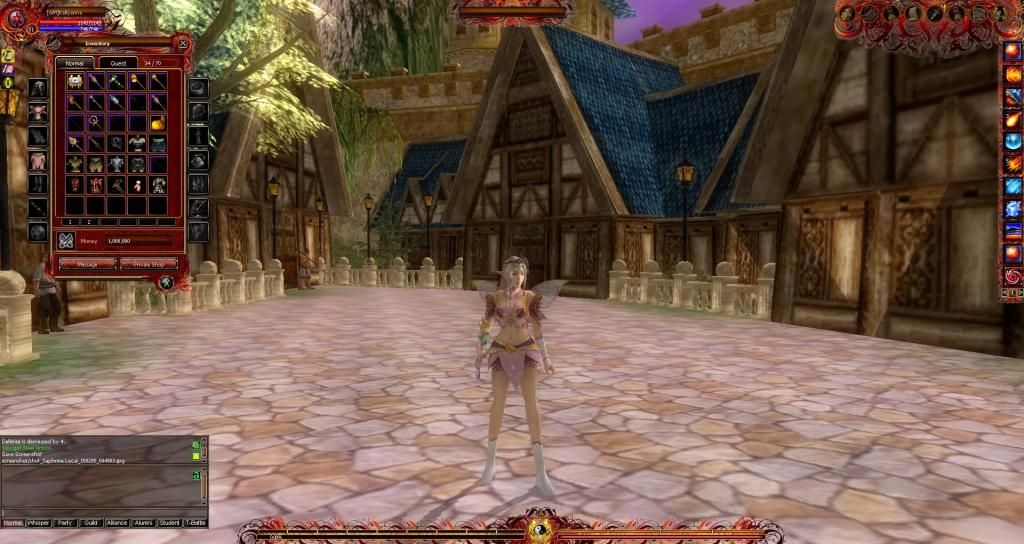
Task: Open the Whisper chat tab
Action: 39,523
